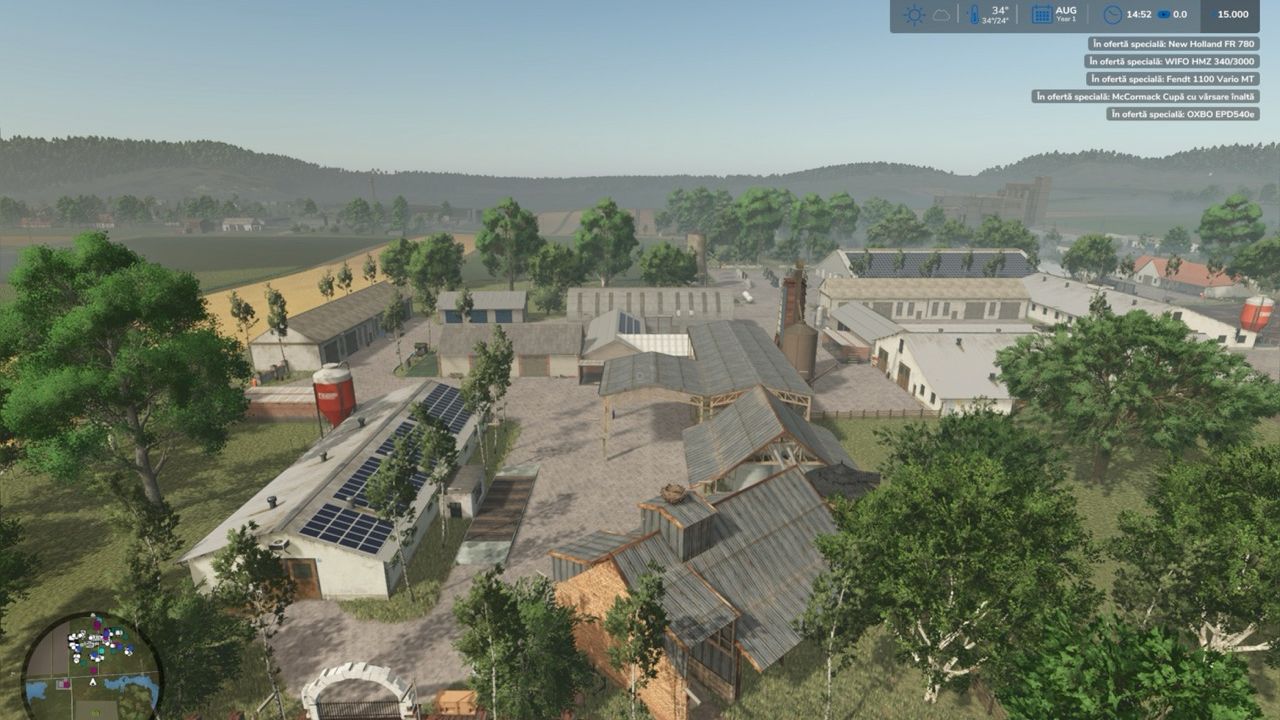The width and height of the screenshot is (1280, 720).
Task: Choose the Fendt 1100 Vario MT offer notification
Action: pyautogui.click(x=1173, y=79)
